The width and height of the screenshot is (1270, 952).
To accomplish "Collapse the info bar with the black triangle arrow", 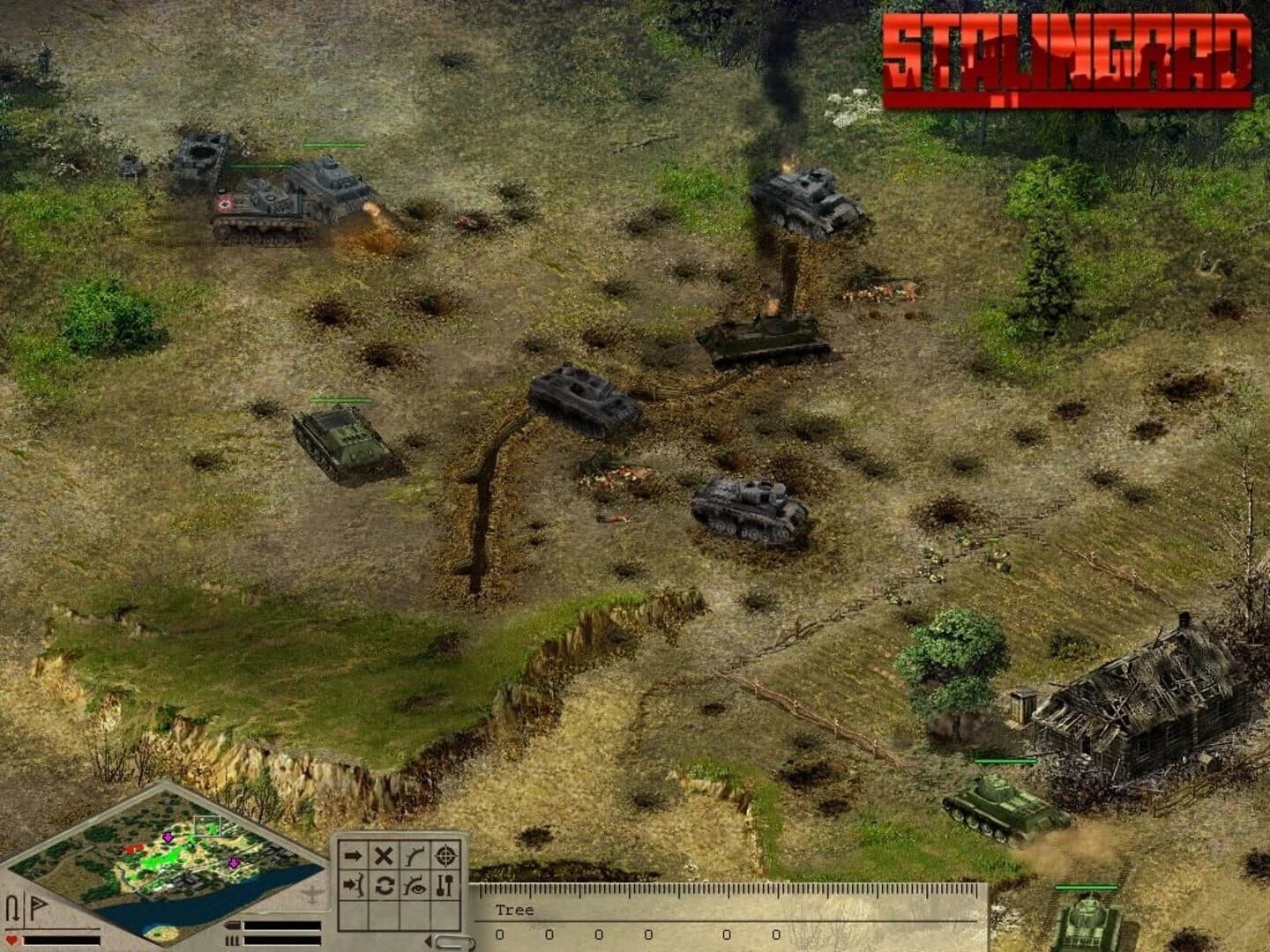I will click(x=429, y=941).
